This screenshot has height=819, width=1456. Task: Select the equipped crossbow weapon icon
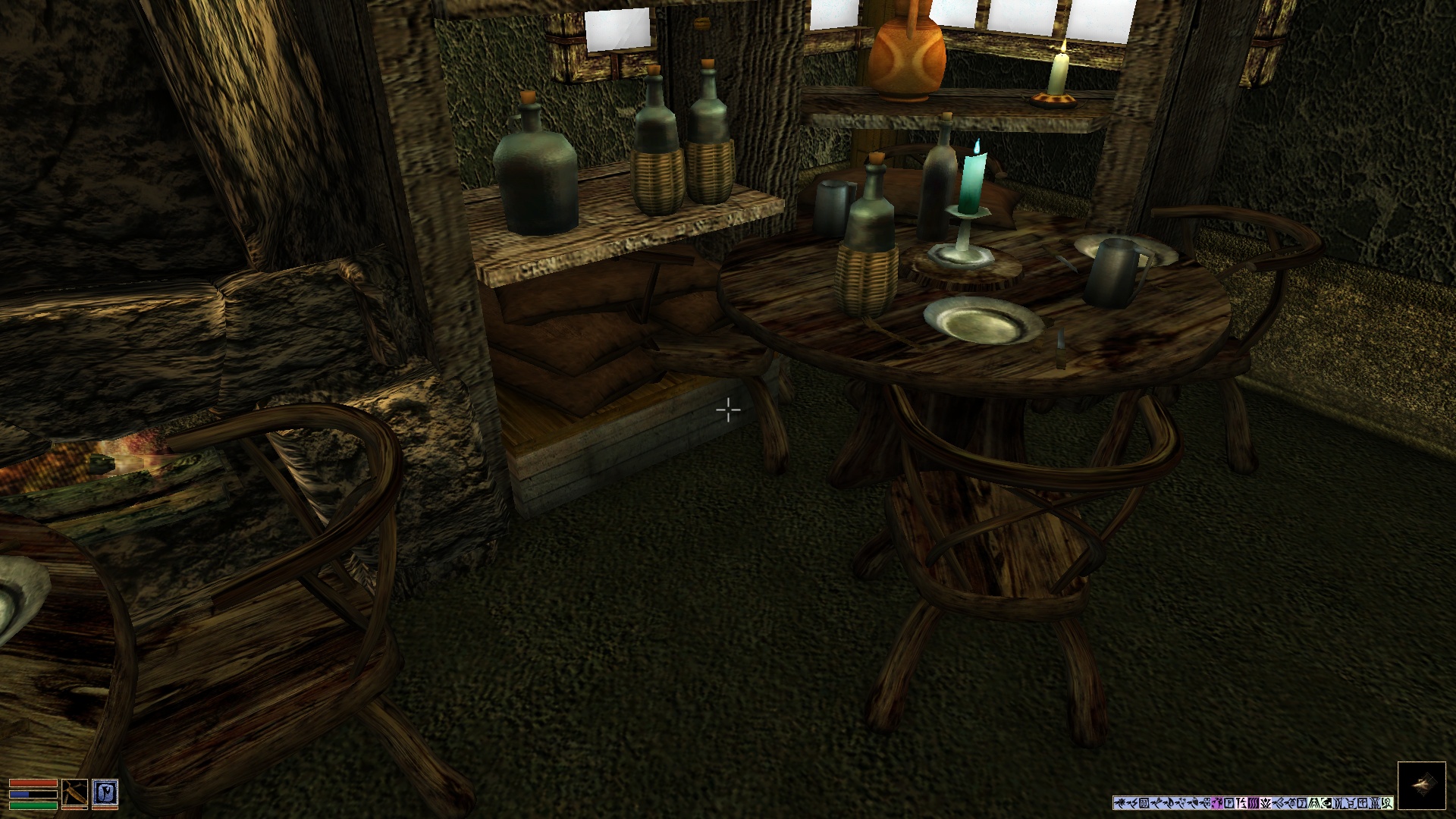coord(74,793)
